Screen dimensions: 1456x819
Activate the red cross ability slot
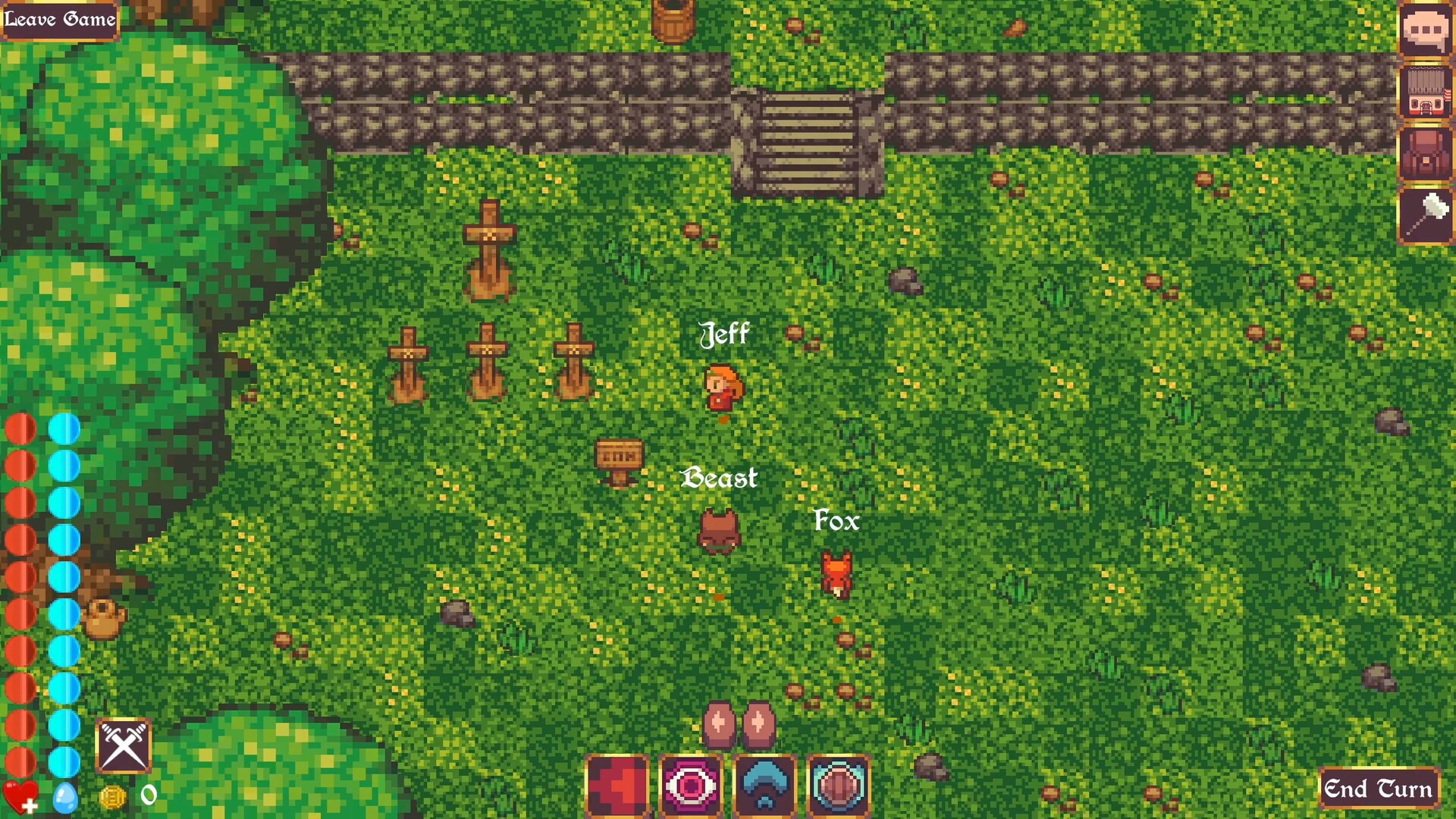point(618,786)
